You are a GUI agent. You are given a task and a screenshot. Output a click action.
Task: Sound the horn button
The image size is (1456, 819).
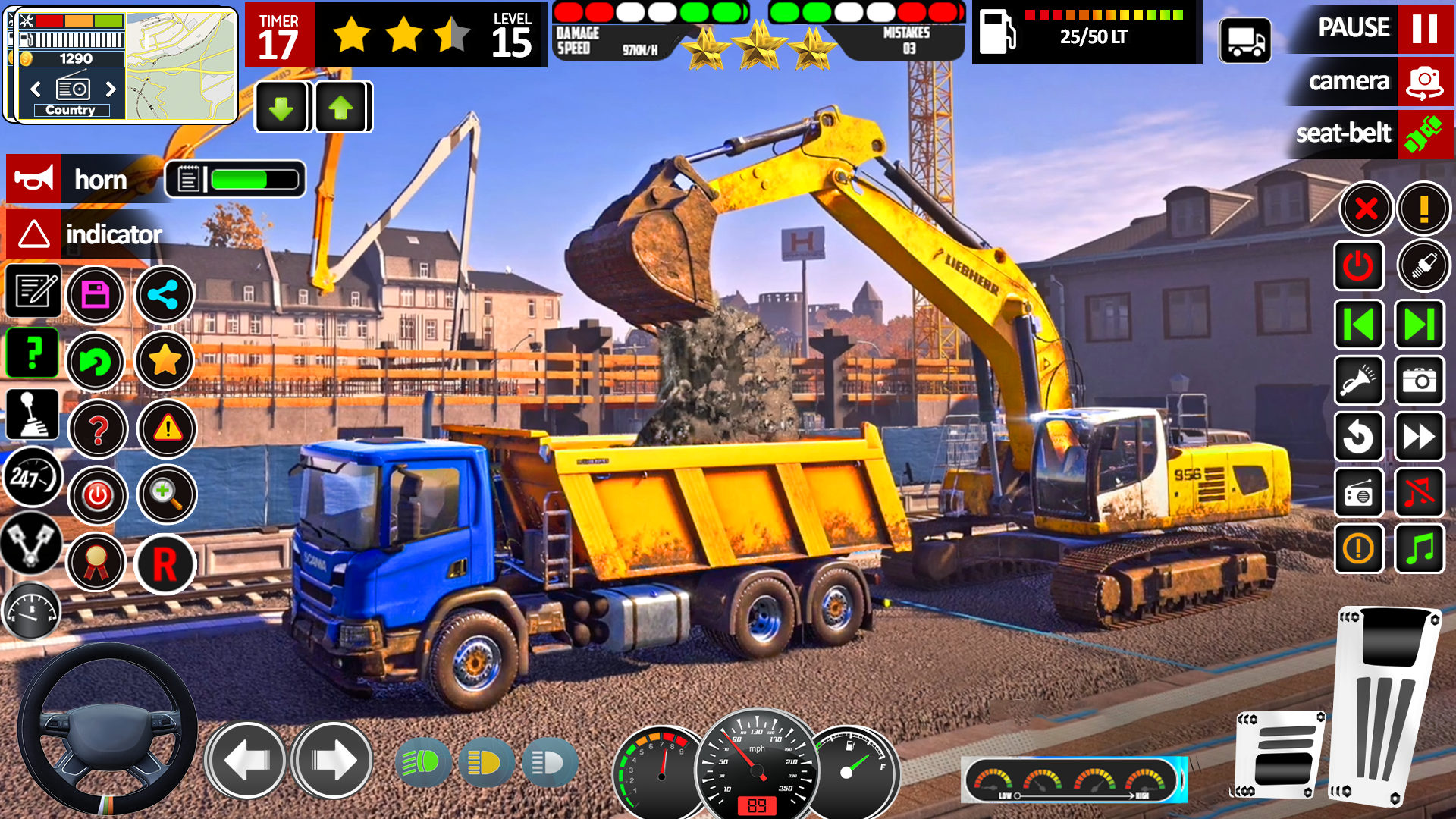pos(34,180)
